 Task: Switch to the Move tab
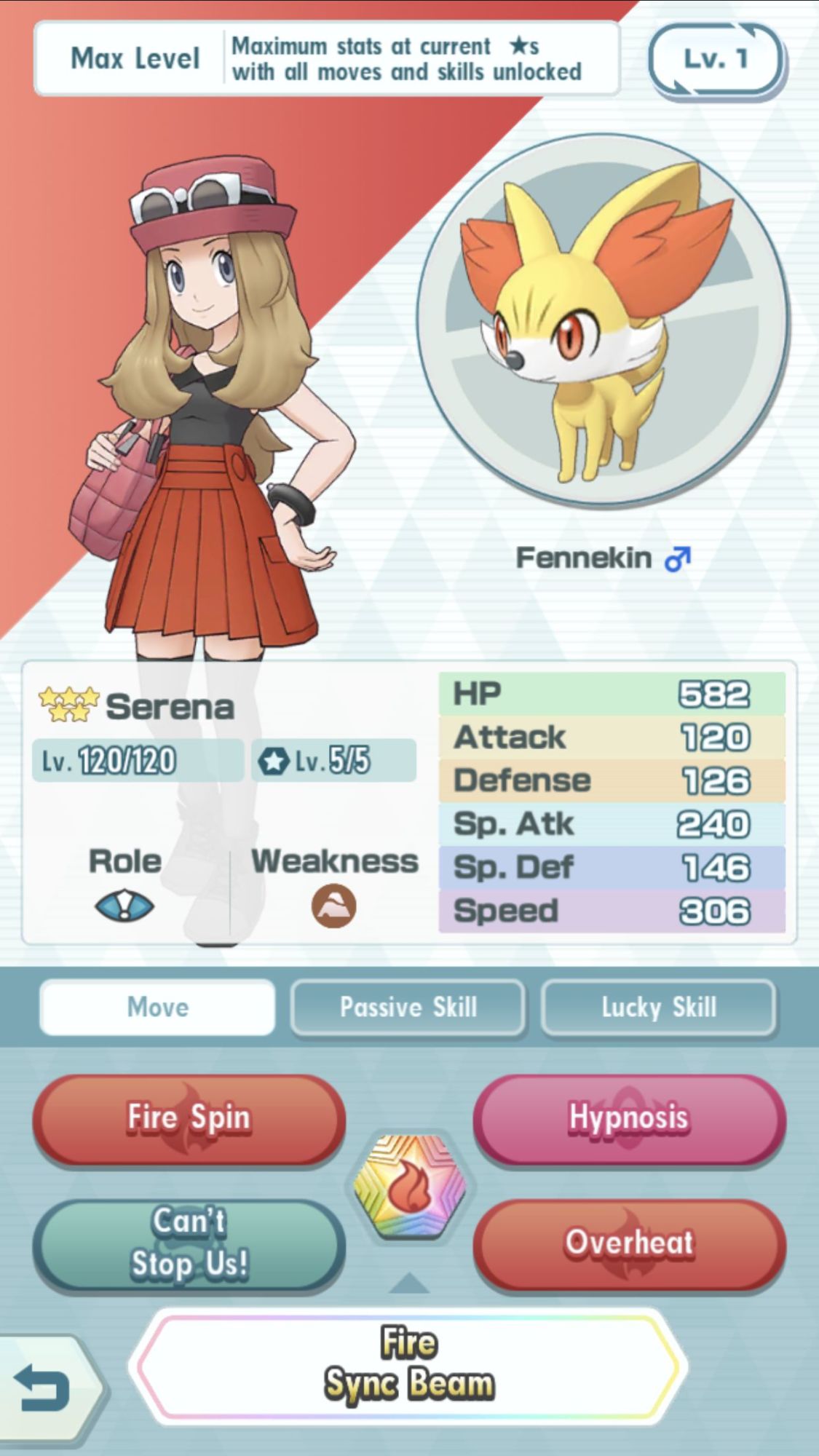tap(158, 1008)
